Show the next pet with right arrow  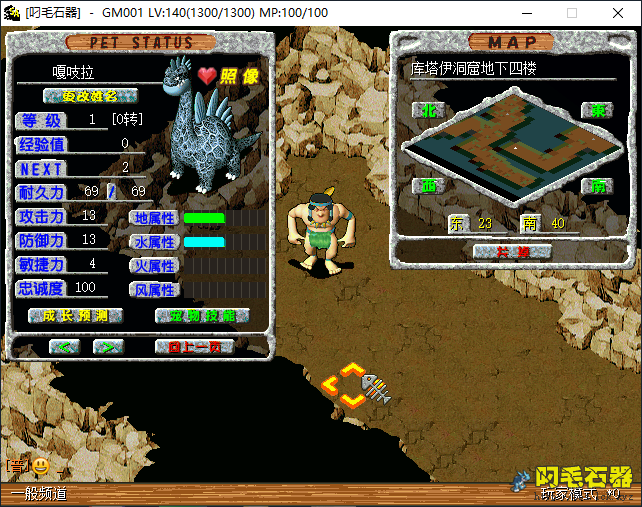coord(107,346)
